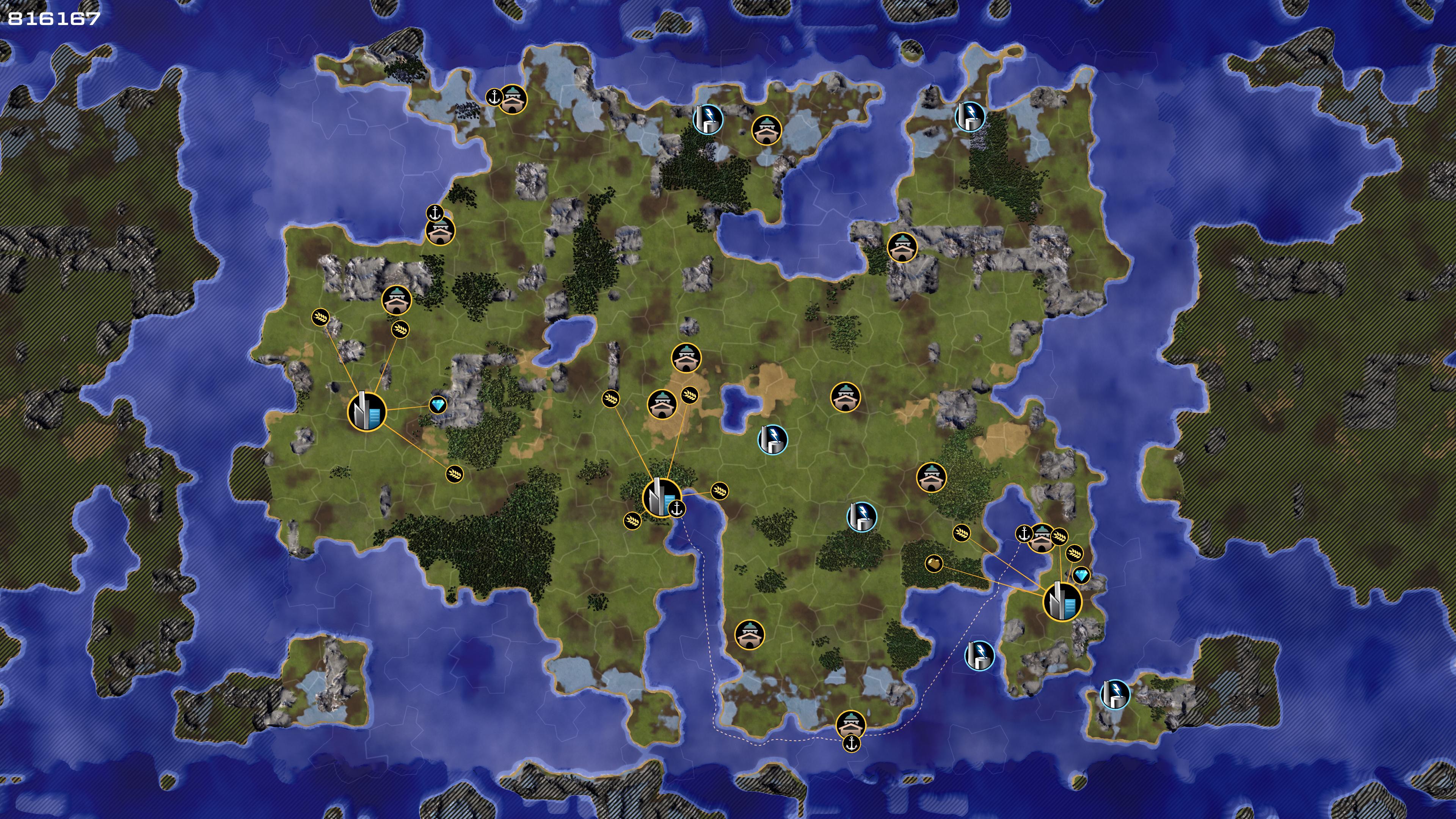Choose the domed outpost overlapped by a wheat icon
This screenshot has height=819, width=1456.
1042,537
